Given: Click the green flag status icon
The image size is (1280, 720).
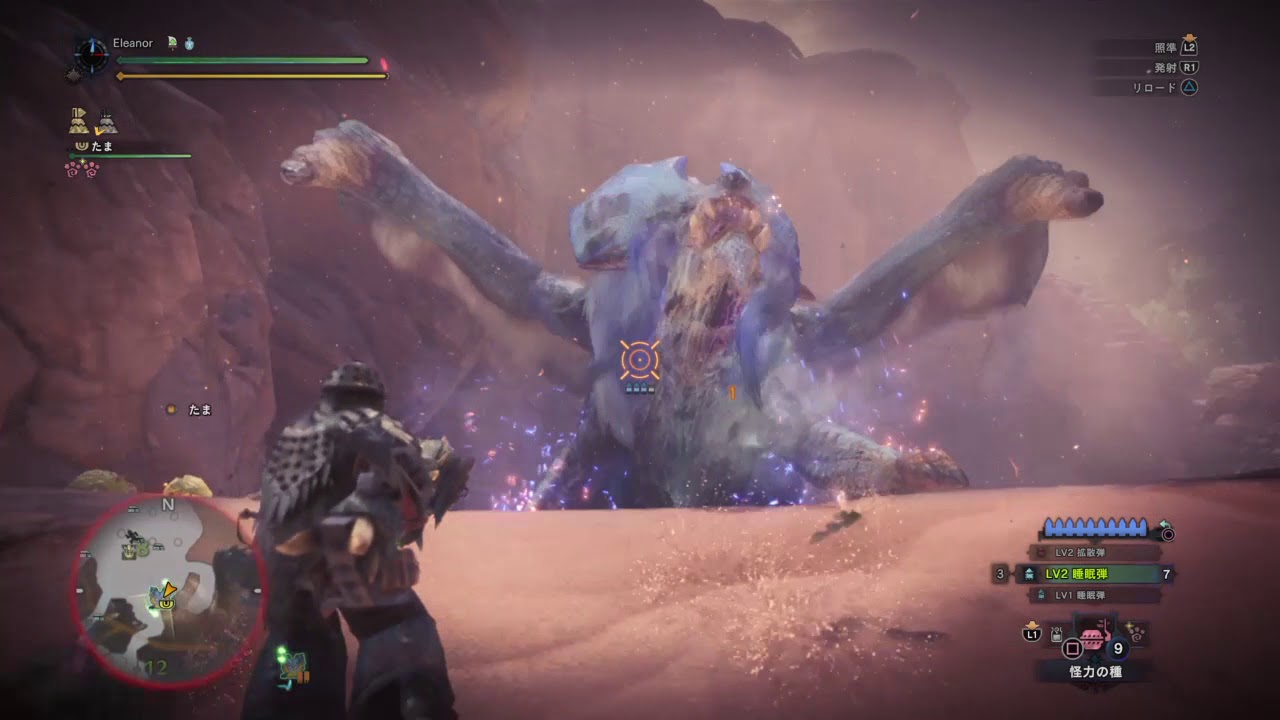Looking at the screenshot, I should 172,44.
